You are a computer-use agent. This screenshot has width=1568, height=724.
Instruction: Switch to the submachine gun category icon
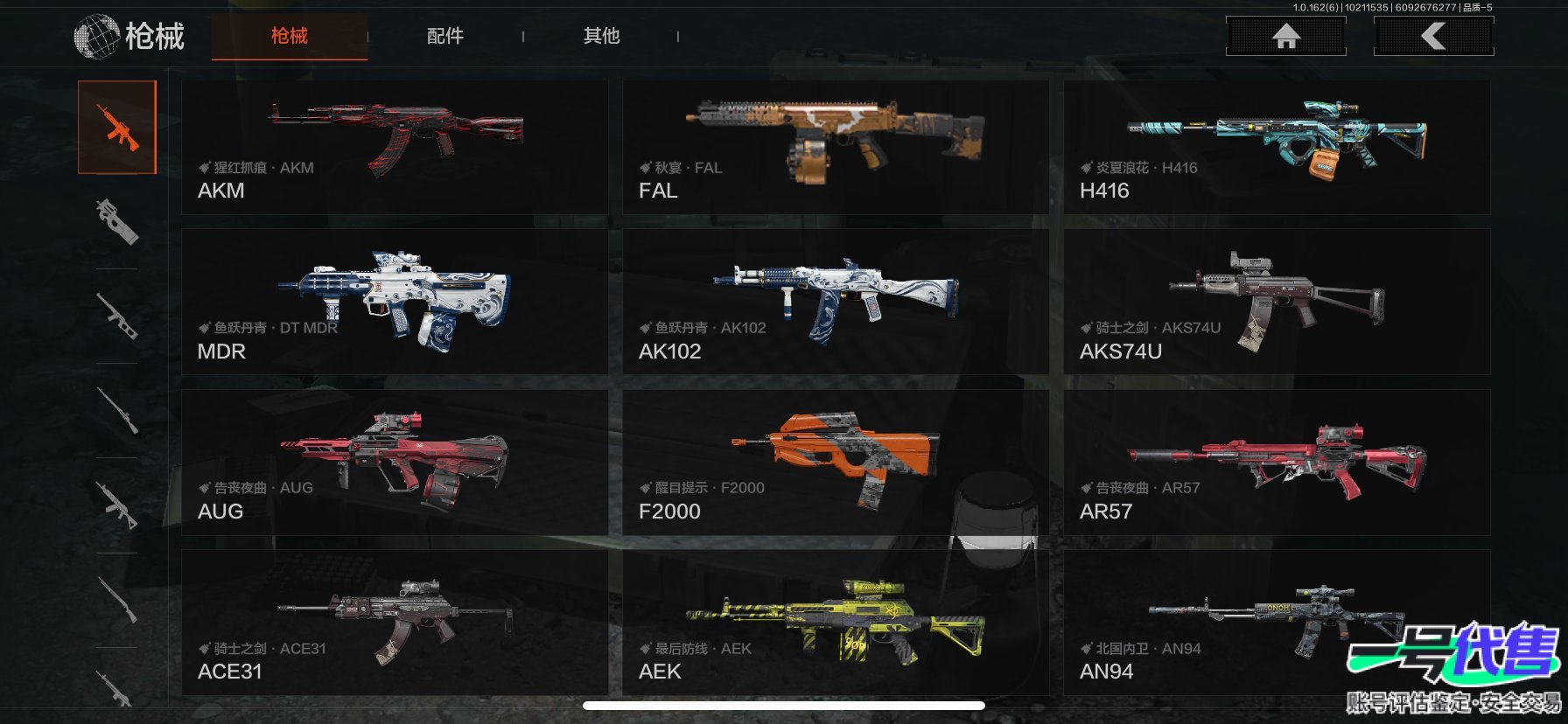[117, 221]
